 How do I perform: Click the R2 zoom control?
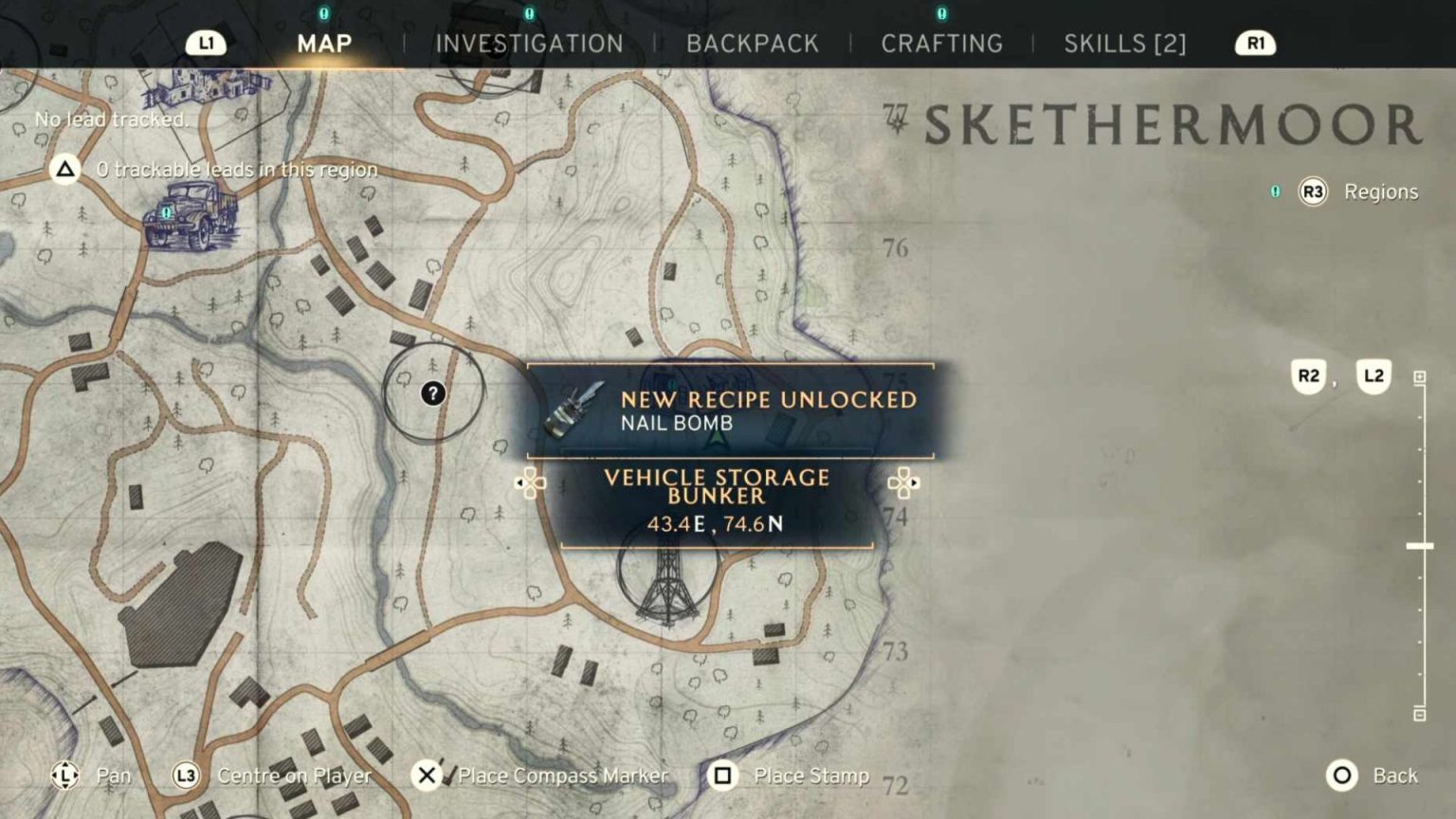pyautogui.click(x=1308, y=376)
